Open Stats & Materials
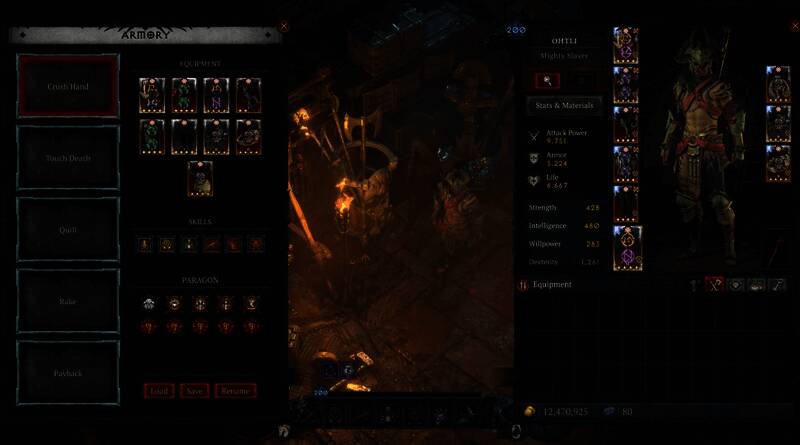This screenshot has width=800, height=445. pos(566,105)
